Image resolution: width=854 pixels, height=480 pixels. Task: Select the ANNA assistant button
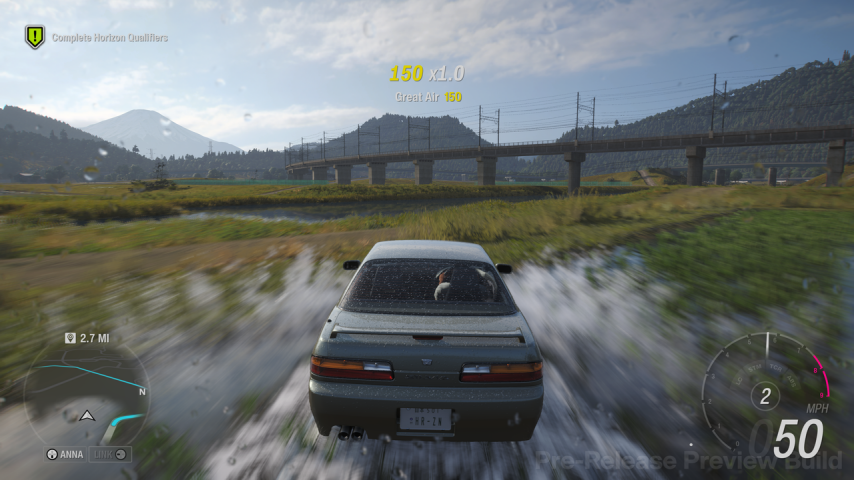point(67,453)
